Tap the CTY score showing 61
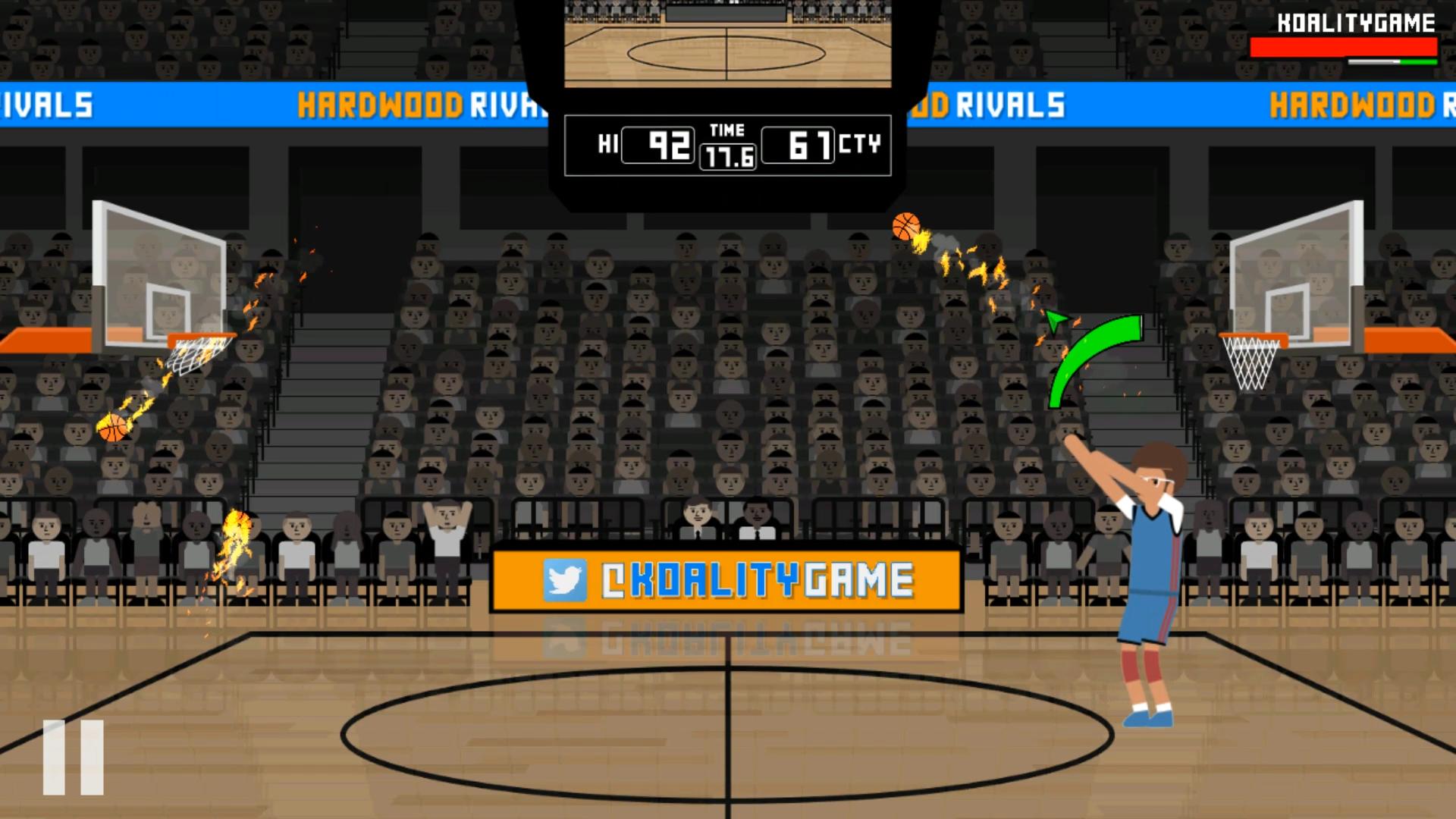The height and width of the screenshot is (819, 1456). [798, 144]
